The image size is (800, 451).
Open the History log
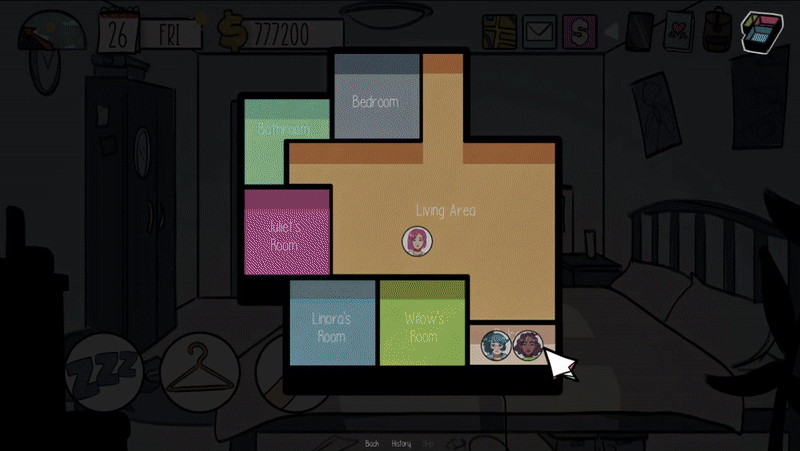coord(401,443)
